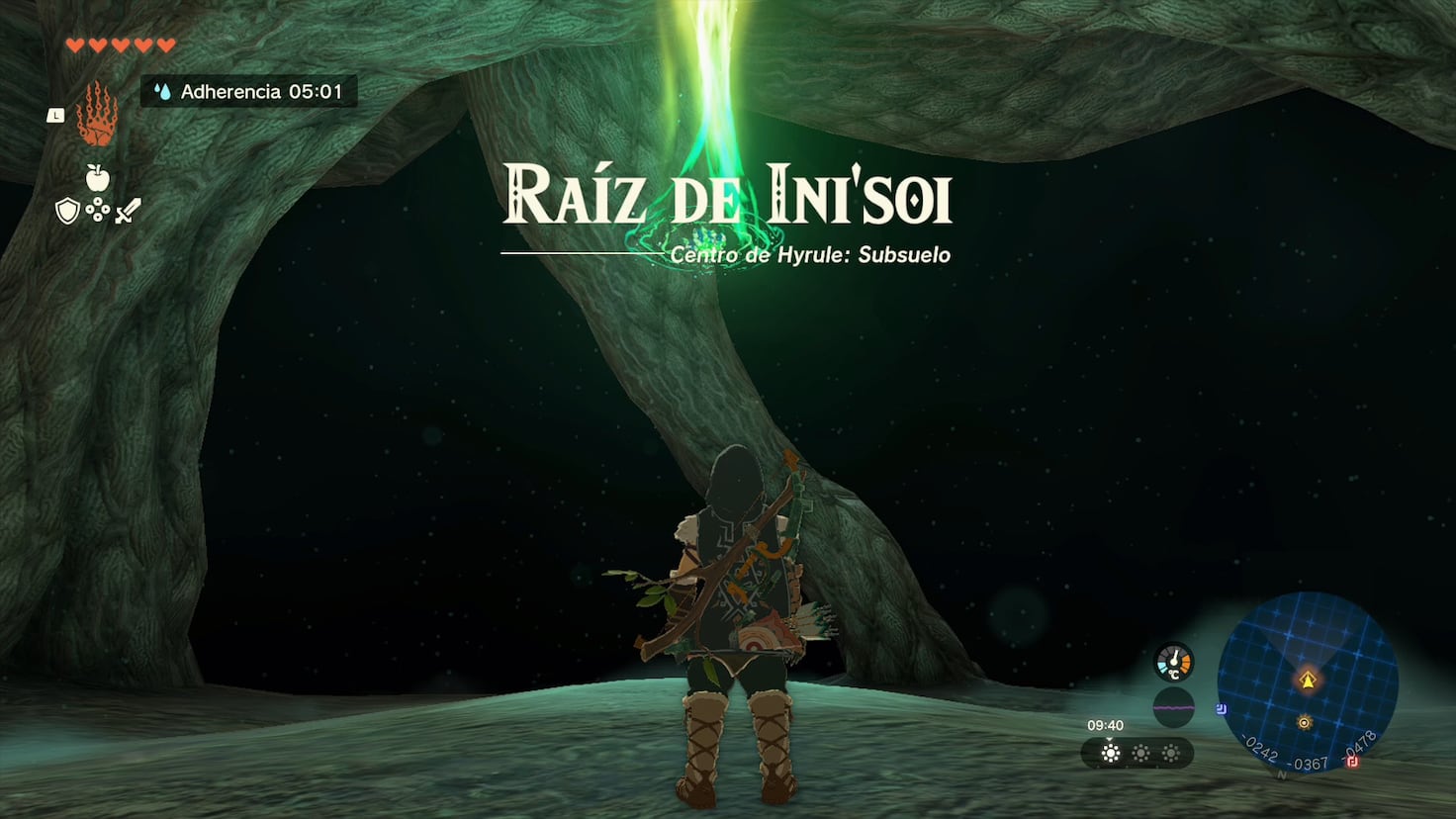Click the first heart in the health row
Screen dimensions: 1456x819
(x=73, y=44)
